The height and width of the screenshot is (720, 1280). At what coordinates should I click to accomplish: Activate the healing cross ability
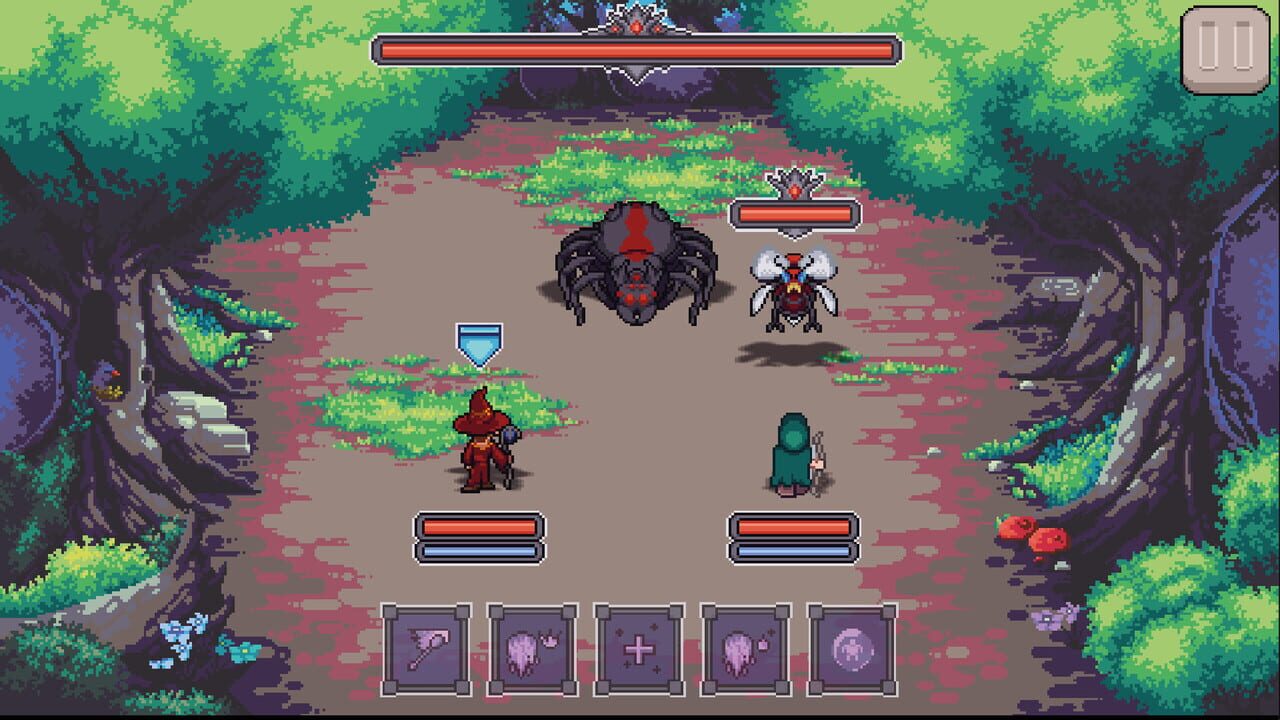pos(638,649)
